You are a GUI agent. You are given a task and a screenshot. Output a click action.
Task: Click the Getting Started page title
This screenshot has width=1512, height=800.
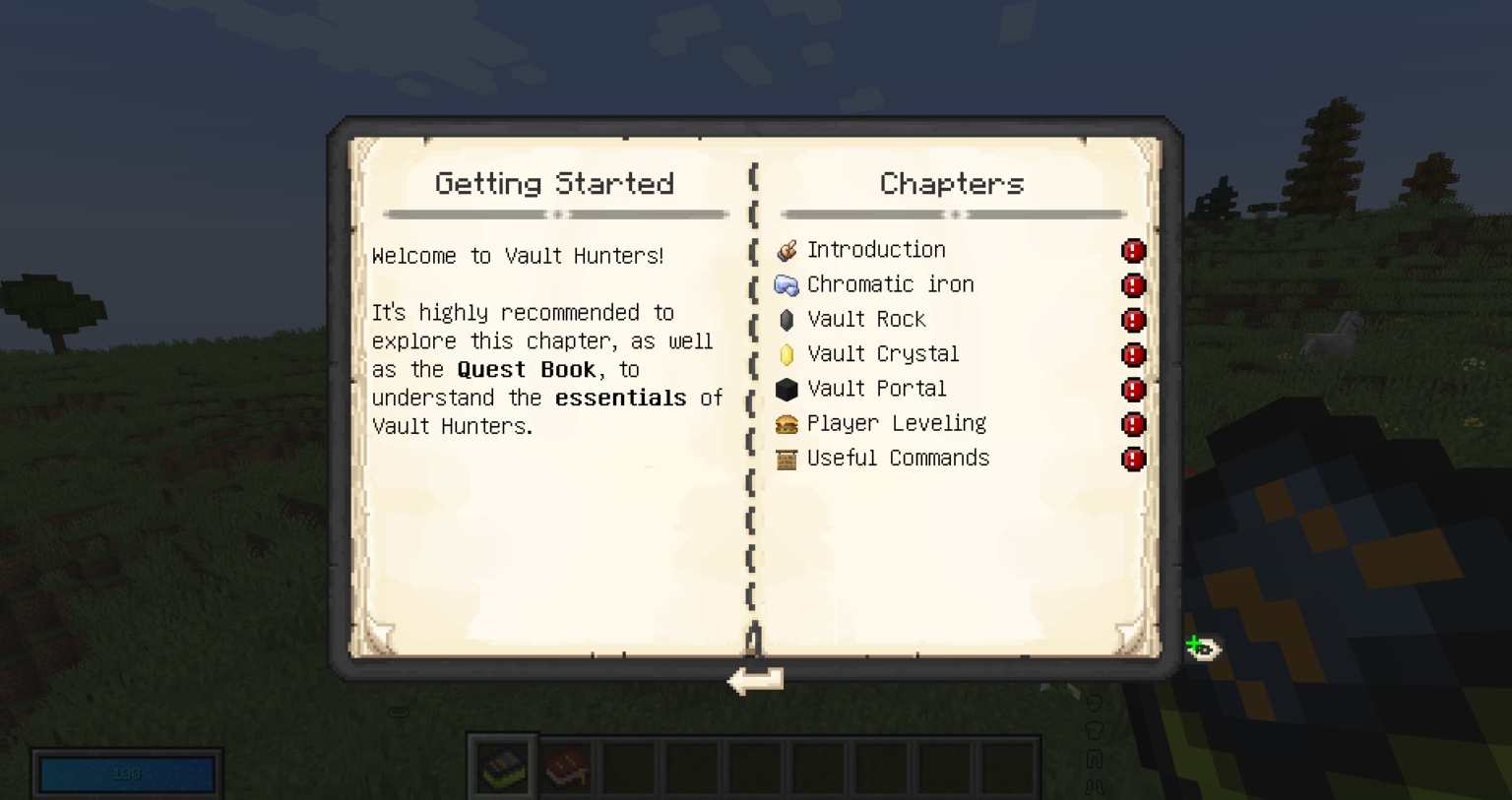point(553,183)
